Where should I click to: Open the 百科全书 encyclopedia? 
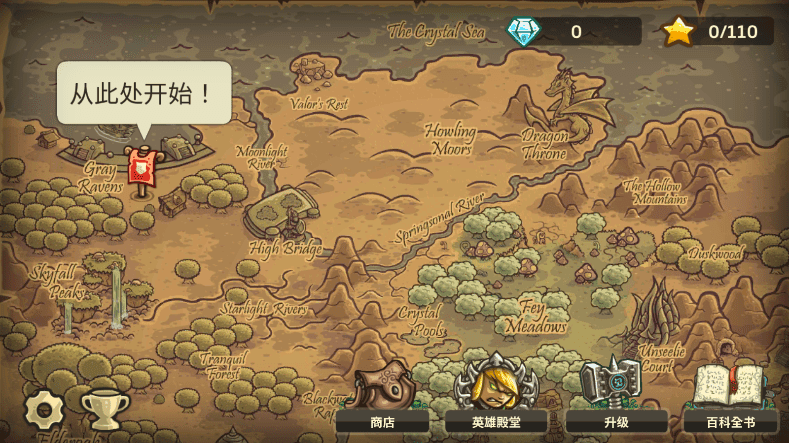point(730,400)
